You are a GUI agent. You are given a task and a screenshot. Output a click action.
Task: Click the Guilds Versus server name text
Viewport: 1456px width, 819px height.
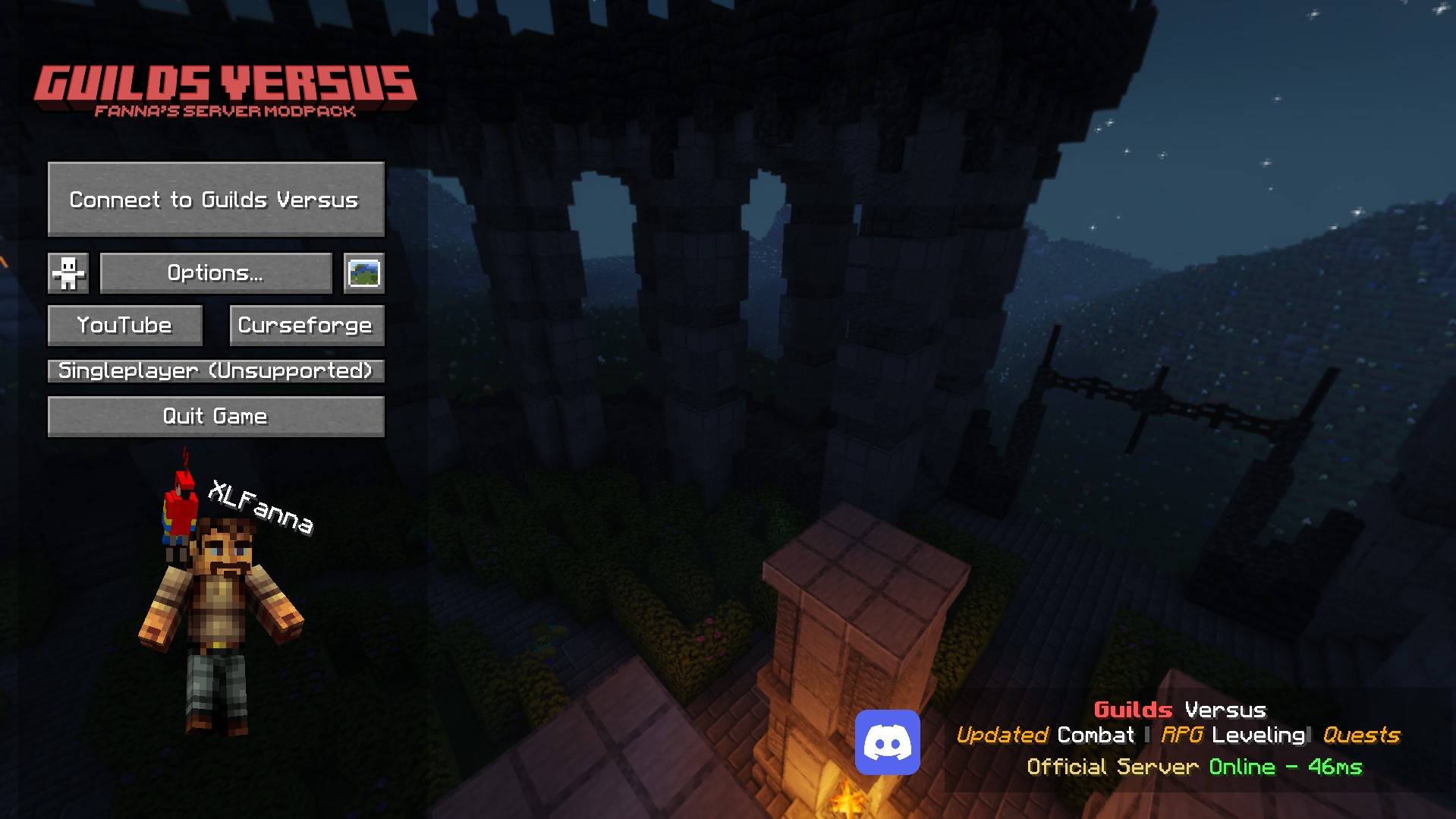point(1181,709)
